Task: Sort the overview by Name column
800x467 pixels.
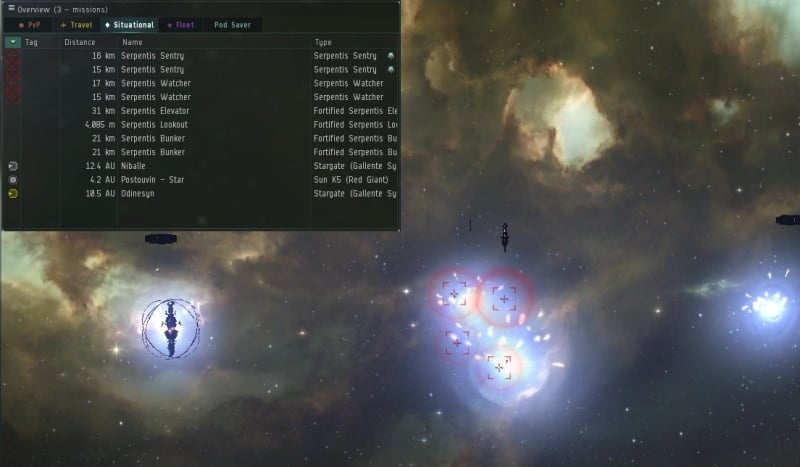Action: [133, 43]
